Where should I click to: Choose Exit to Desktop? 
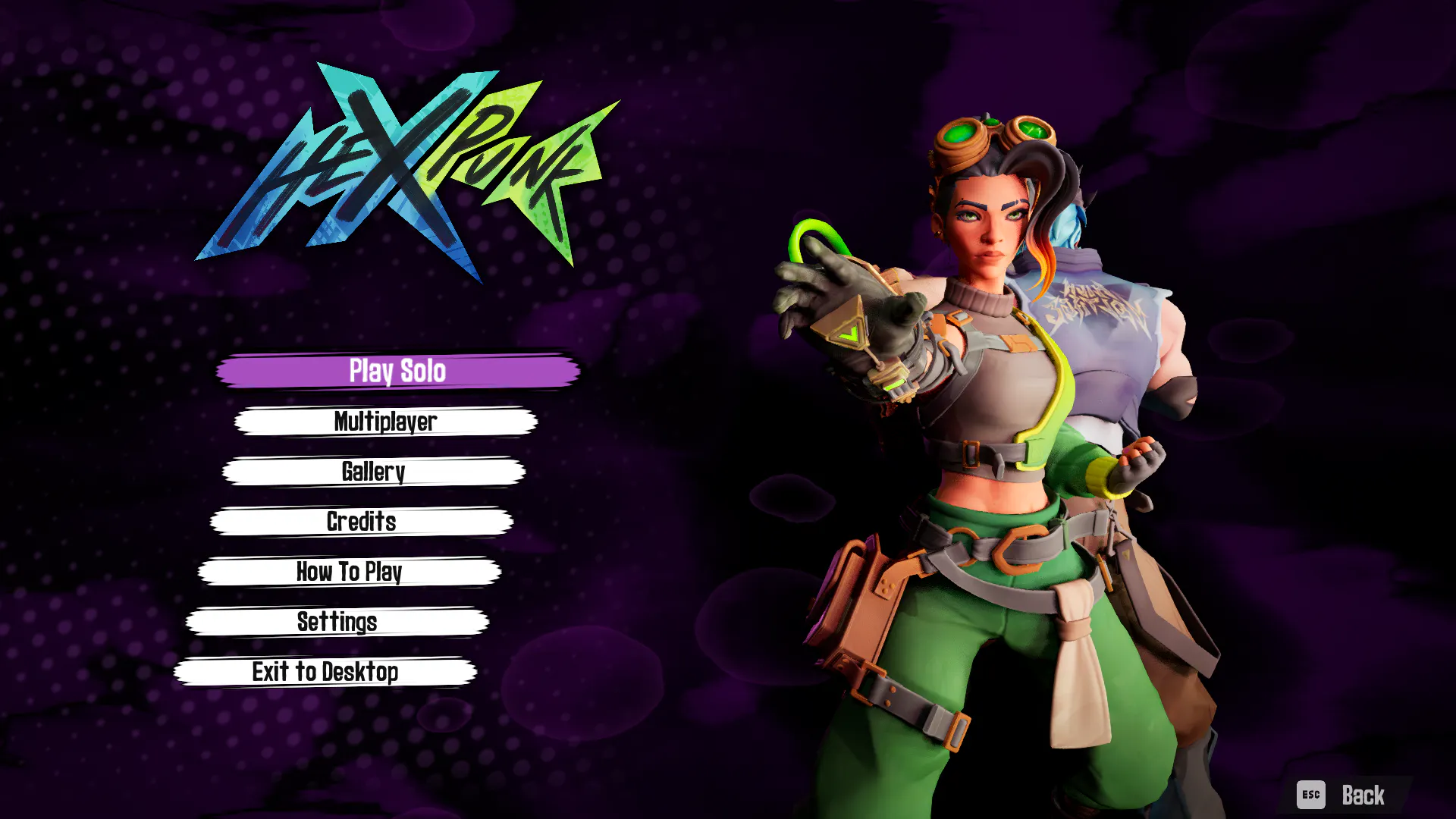point(325,672)
